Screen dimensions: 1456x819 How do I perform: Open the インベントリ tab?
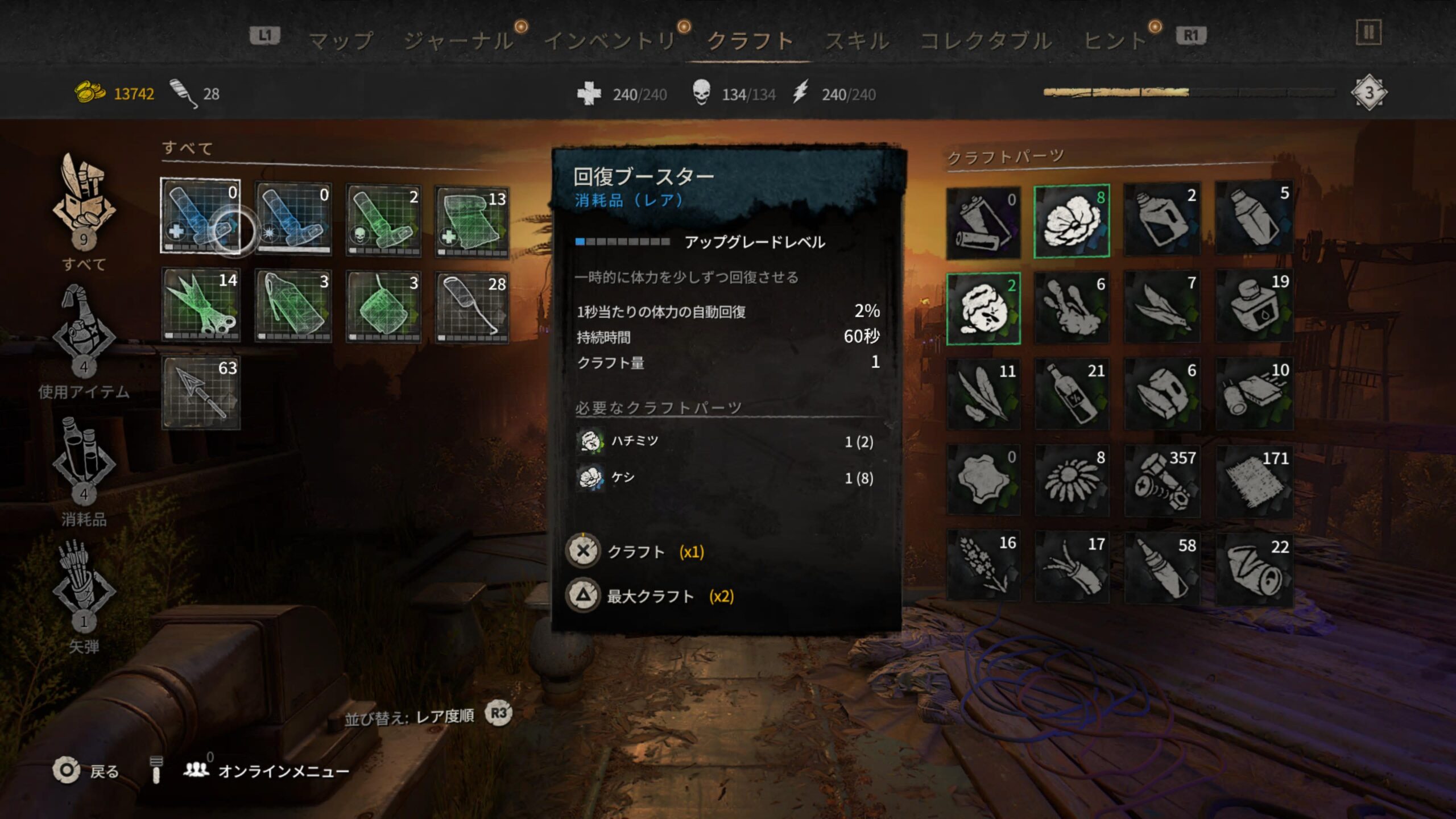pyautogui.click(x=610, y=41)
